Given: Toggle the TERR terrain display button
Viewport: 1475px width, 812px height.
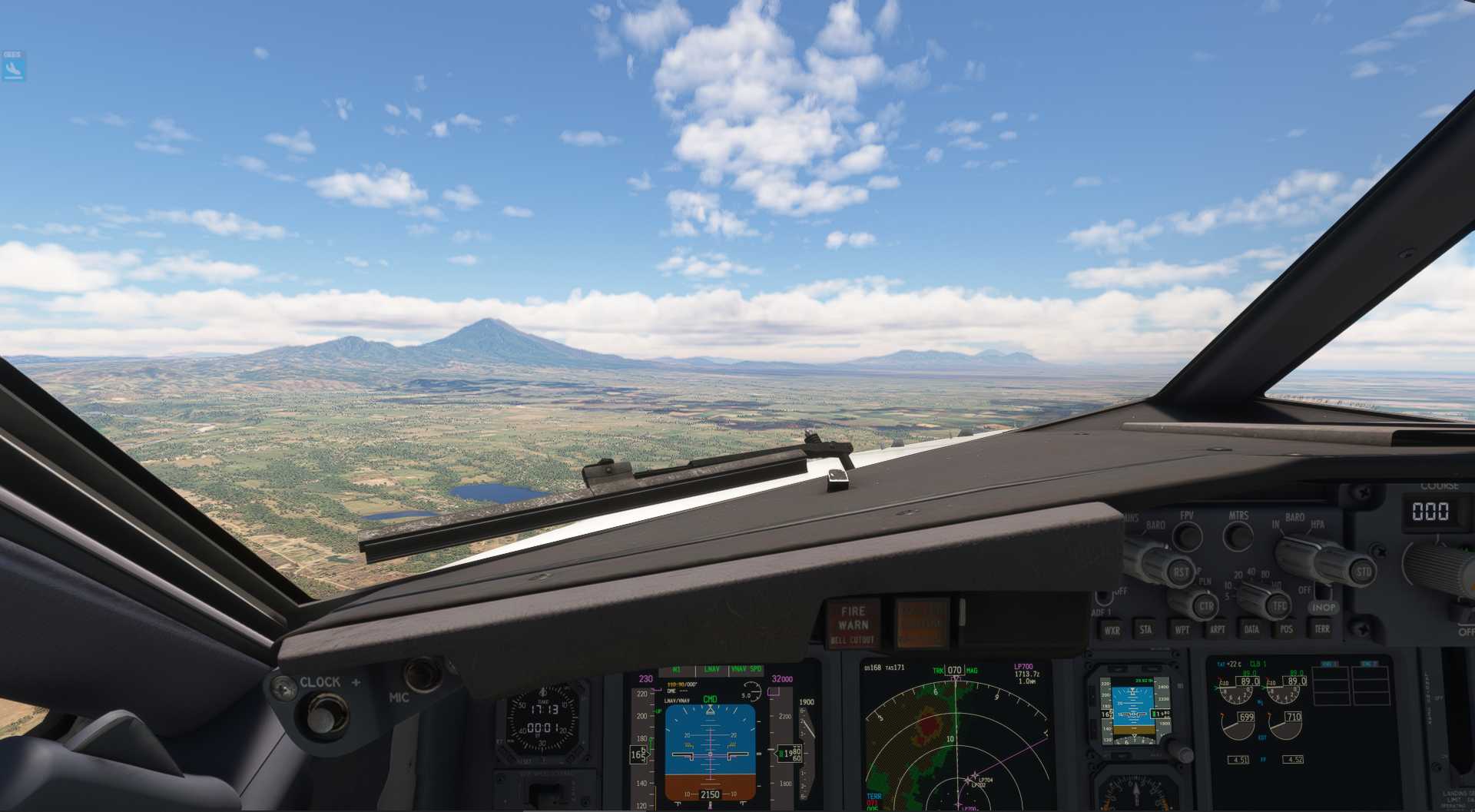Looking at the screenshot, I should coord(1321,628).
